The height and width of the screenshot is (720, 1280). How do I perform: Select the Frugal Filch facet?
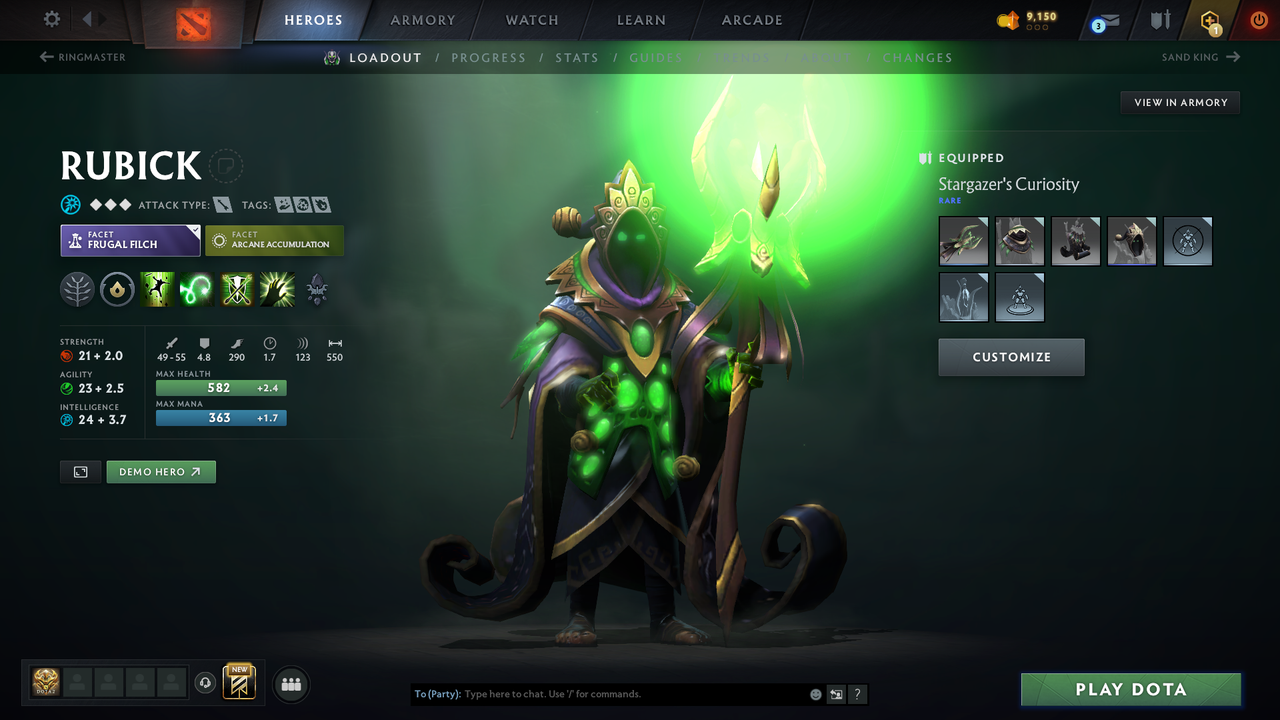pos(130,240)
